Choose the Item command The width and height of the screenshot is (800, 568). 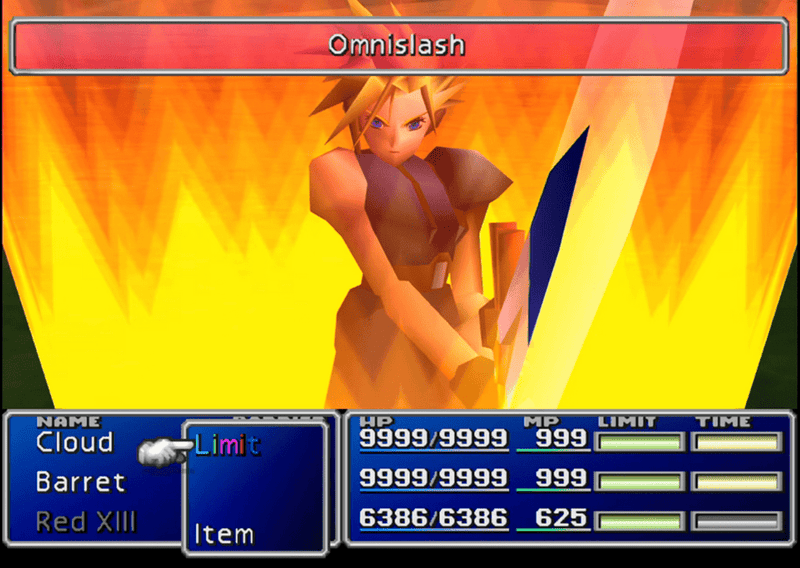coord(223,534)
